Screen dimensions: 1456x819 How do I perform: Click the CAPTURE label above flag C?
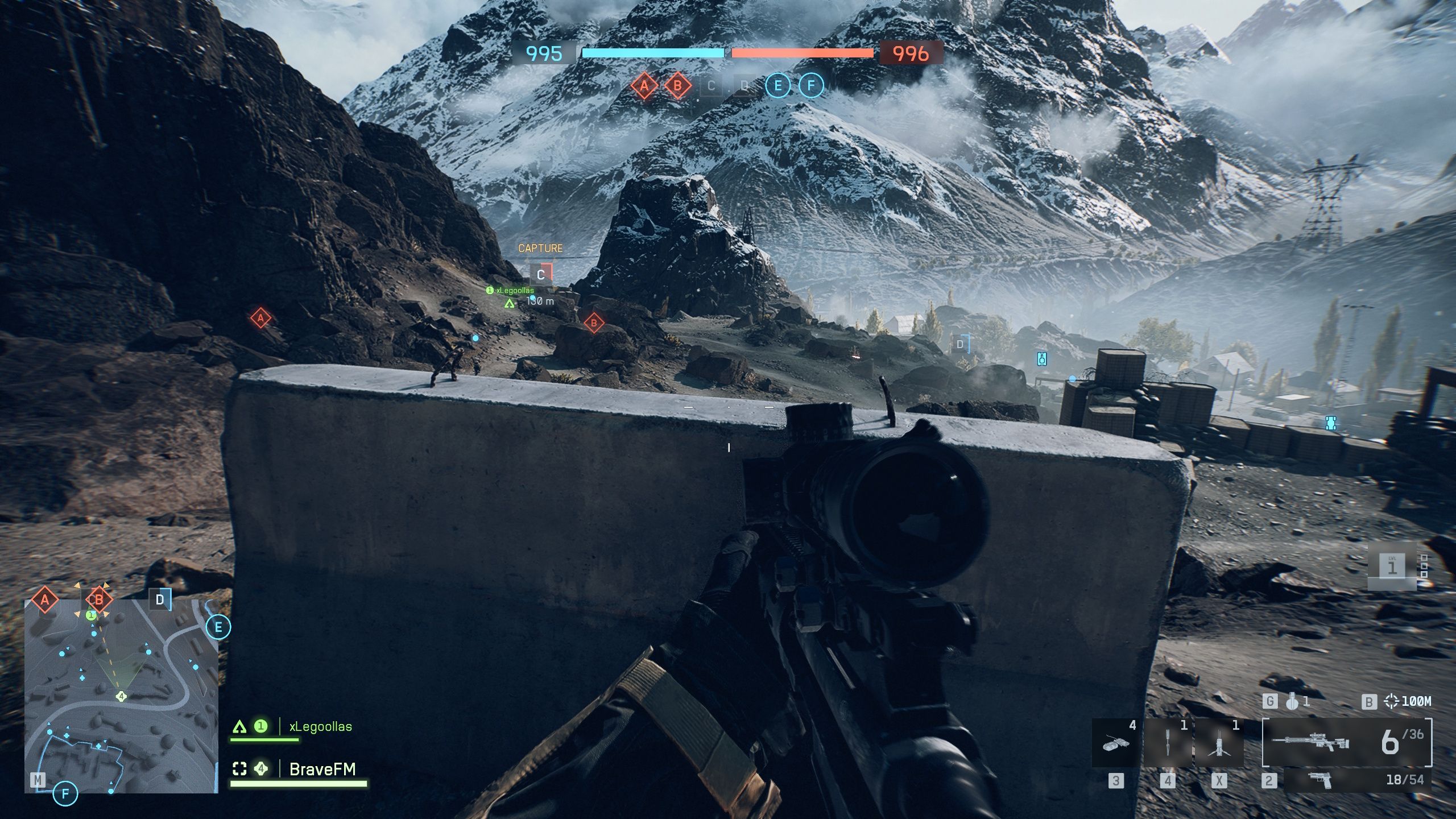(x=540, y=248)
